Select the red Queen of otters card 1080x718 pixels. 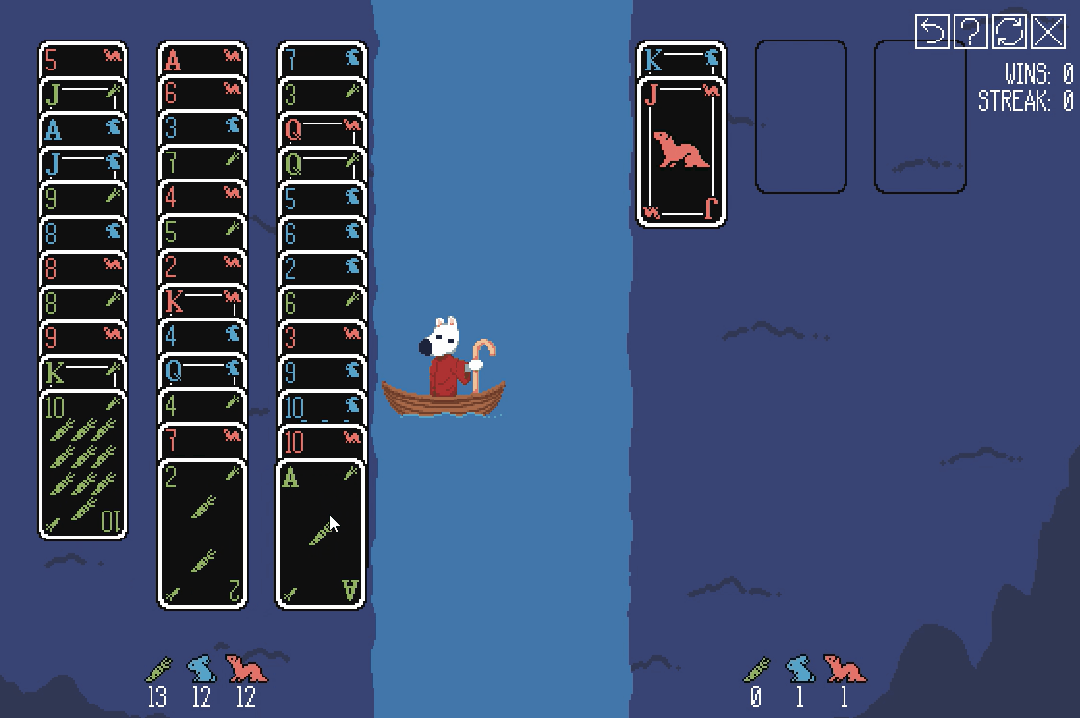click(x=320, y=129)
